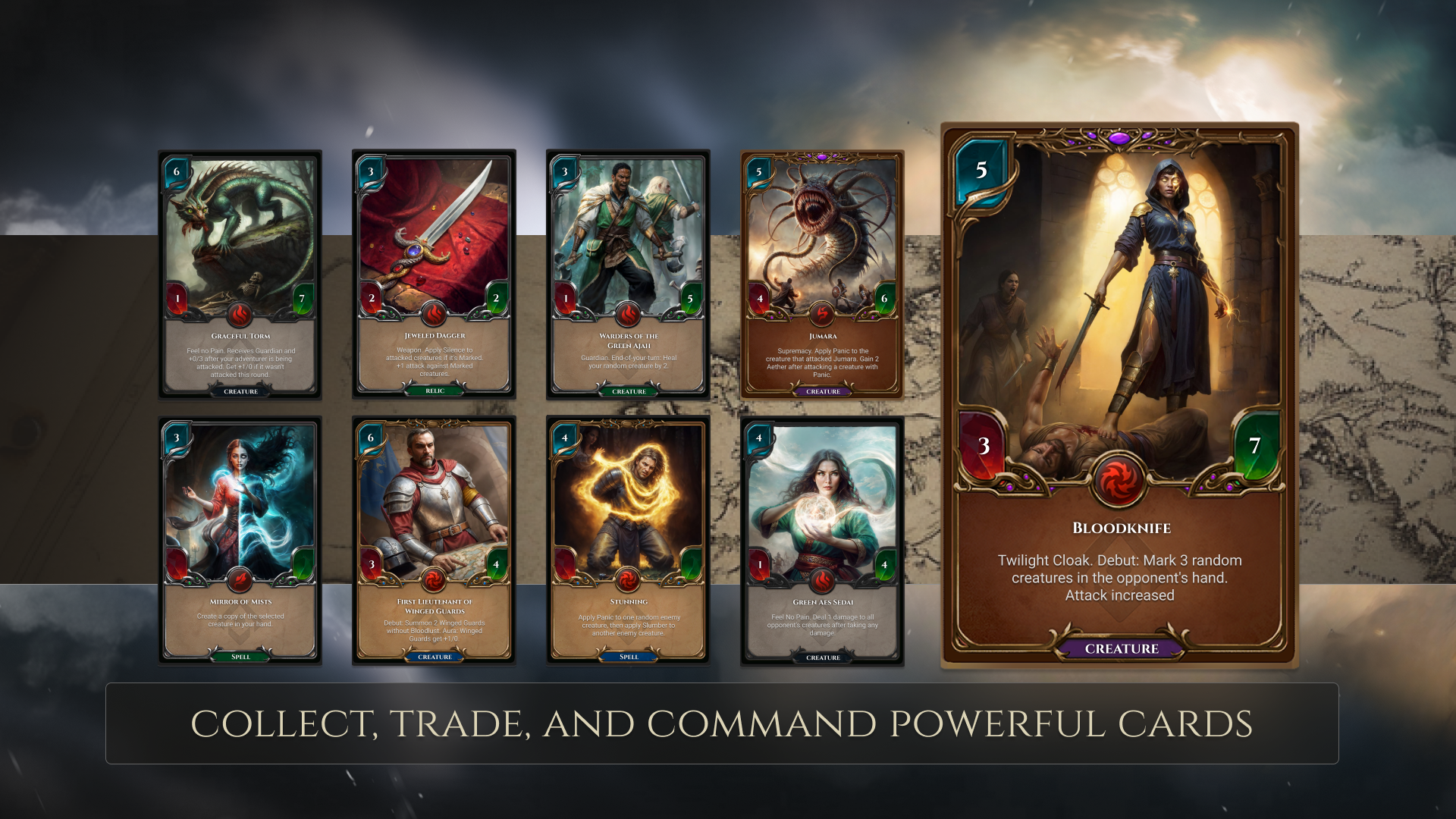
Task: Select the SPELL banner on Stunning
Action: point(627,657)
